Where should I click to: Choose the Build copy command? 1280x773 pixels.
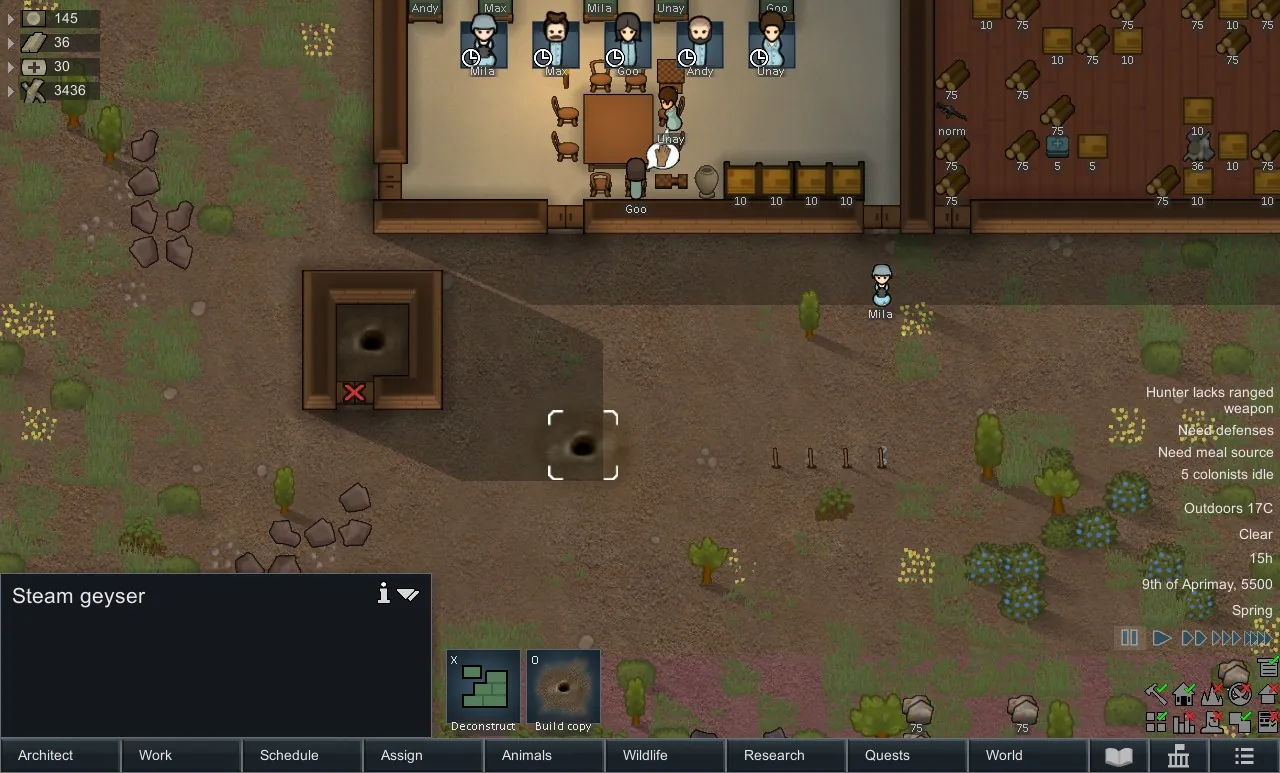point(563,692)
